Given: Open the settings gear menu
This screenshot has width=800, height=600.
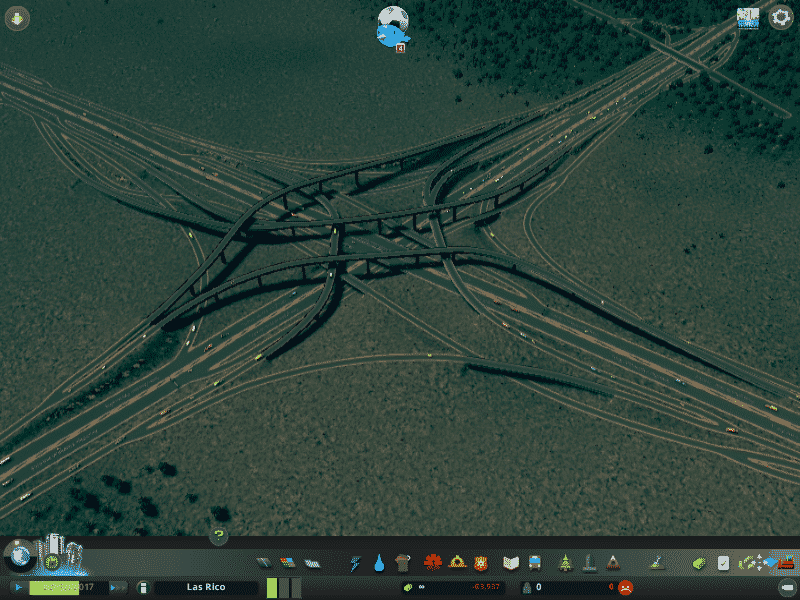Looking at the screenshot, I should pos(780,18).
